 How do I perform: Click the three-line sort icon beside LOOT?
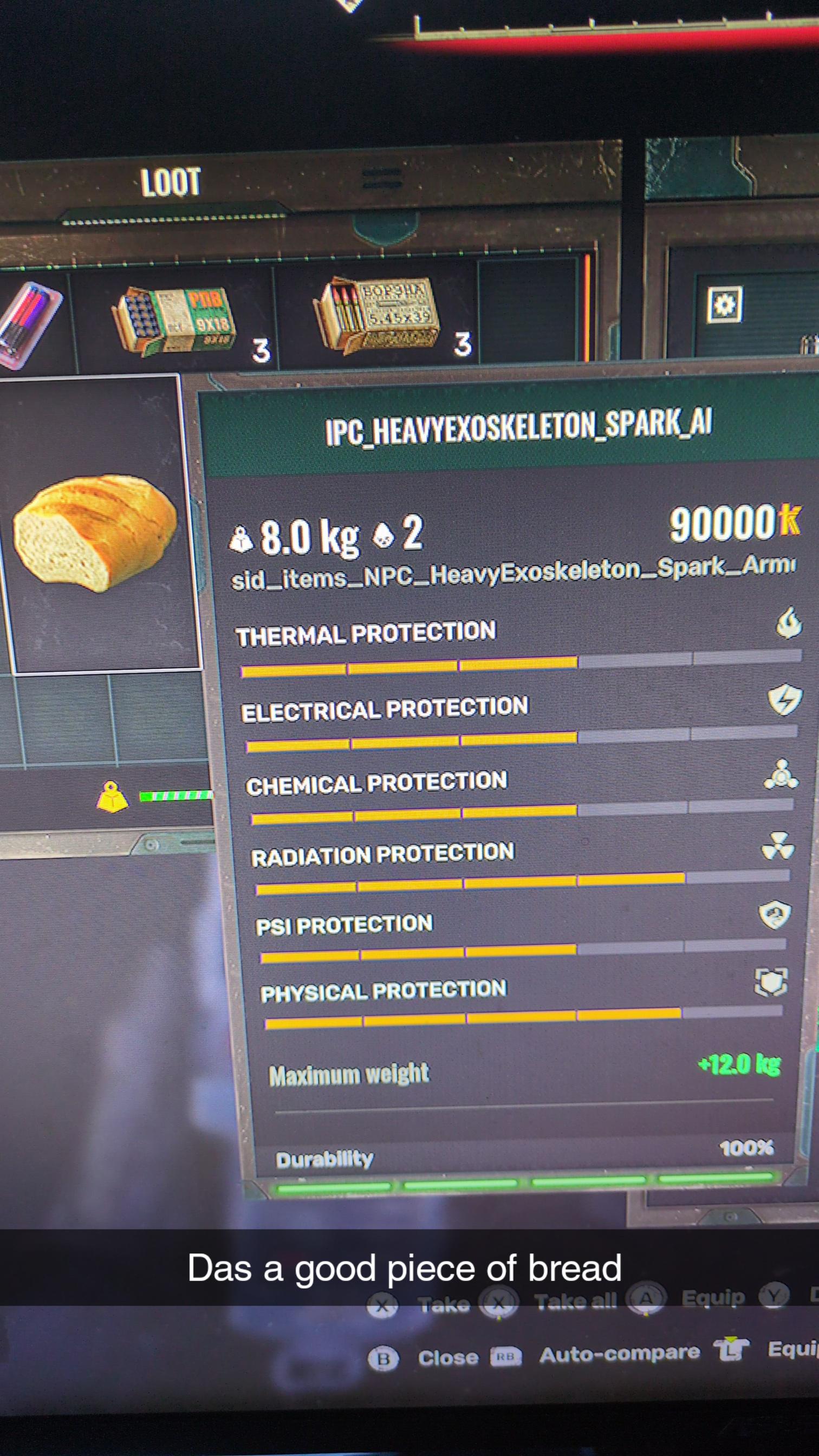click(x=382, y=179)
